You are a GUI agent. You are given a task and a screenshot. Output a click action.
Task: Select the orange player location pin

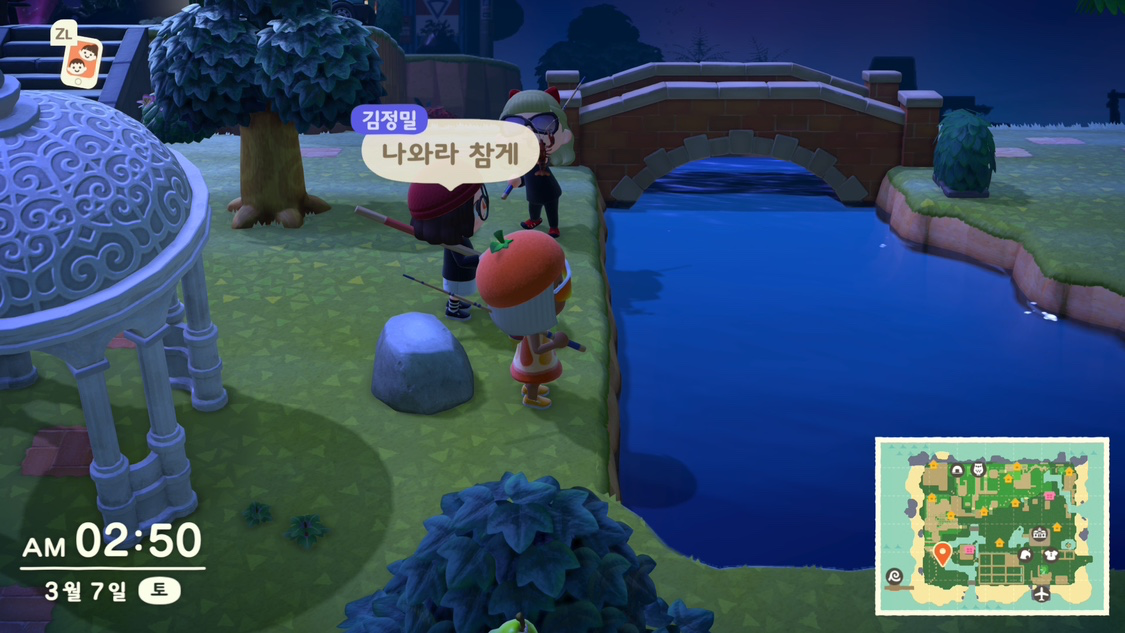tap(941, 553)
